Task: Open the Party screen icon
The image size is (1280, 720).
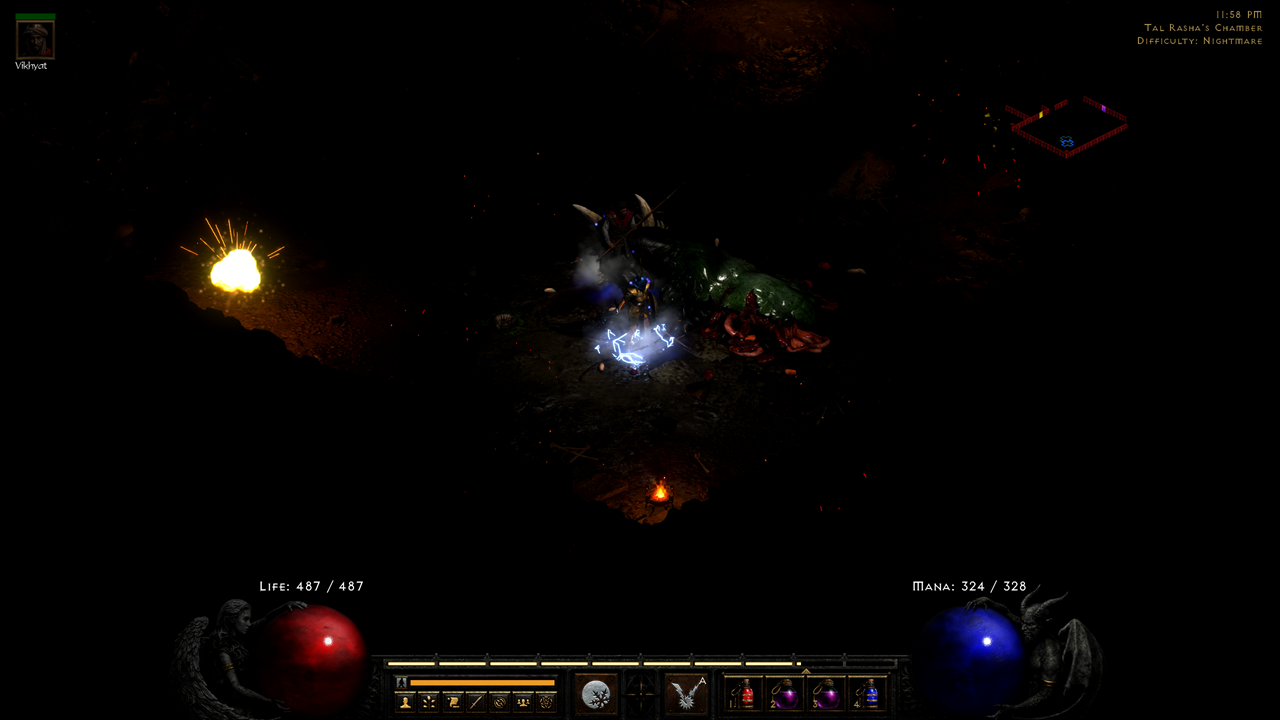Action: pos(522,702)
